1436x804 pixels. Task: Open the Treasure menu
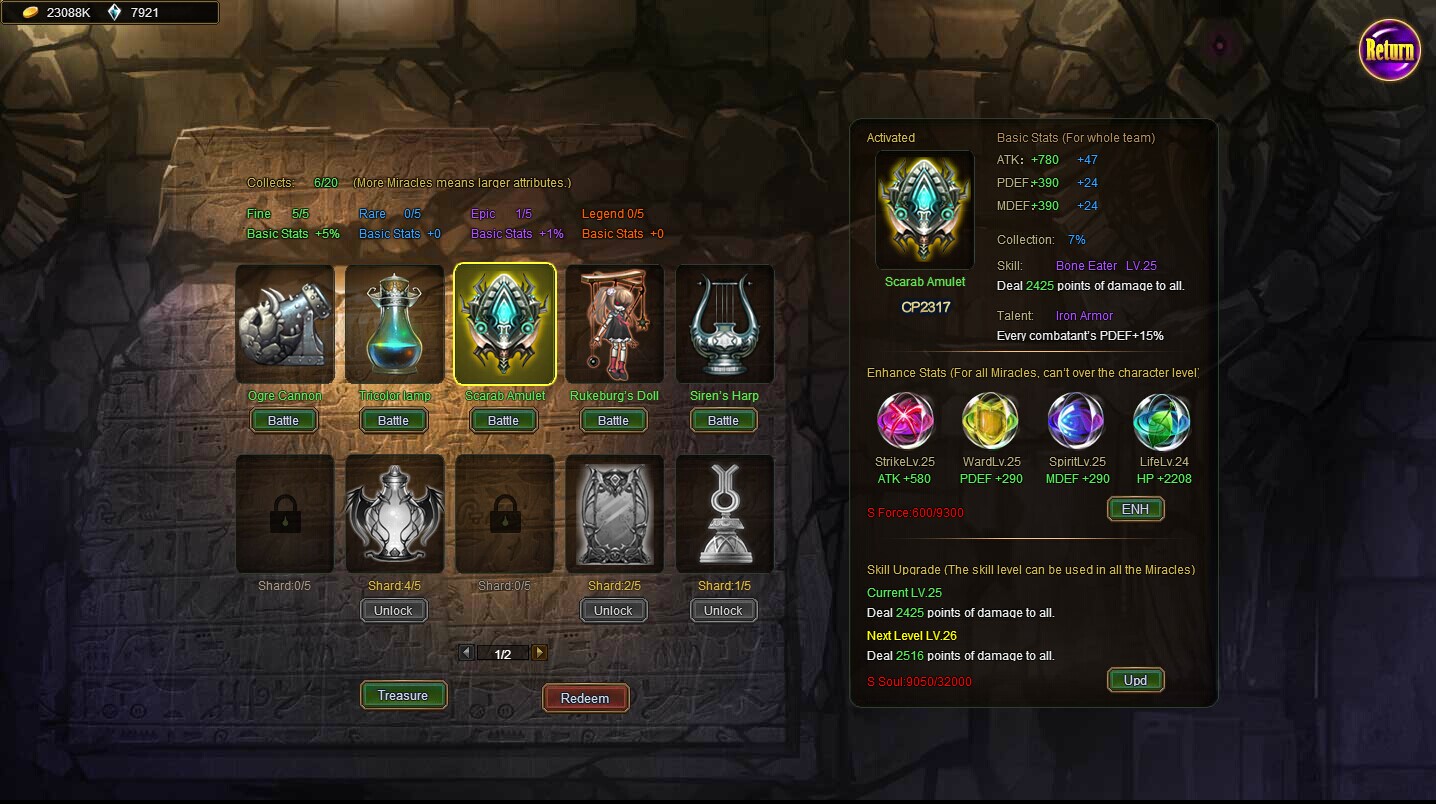coord(403,696)
